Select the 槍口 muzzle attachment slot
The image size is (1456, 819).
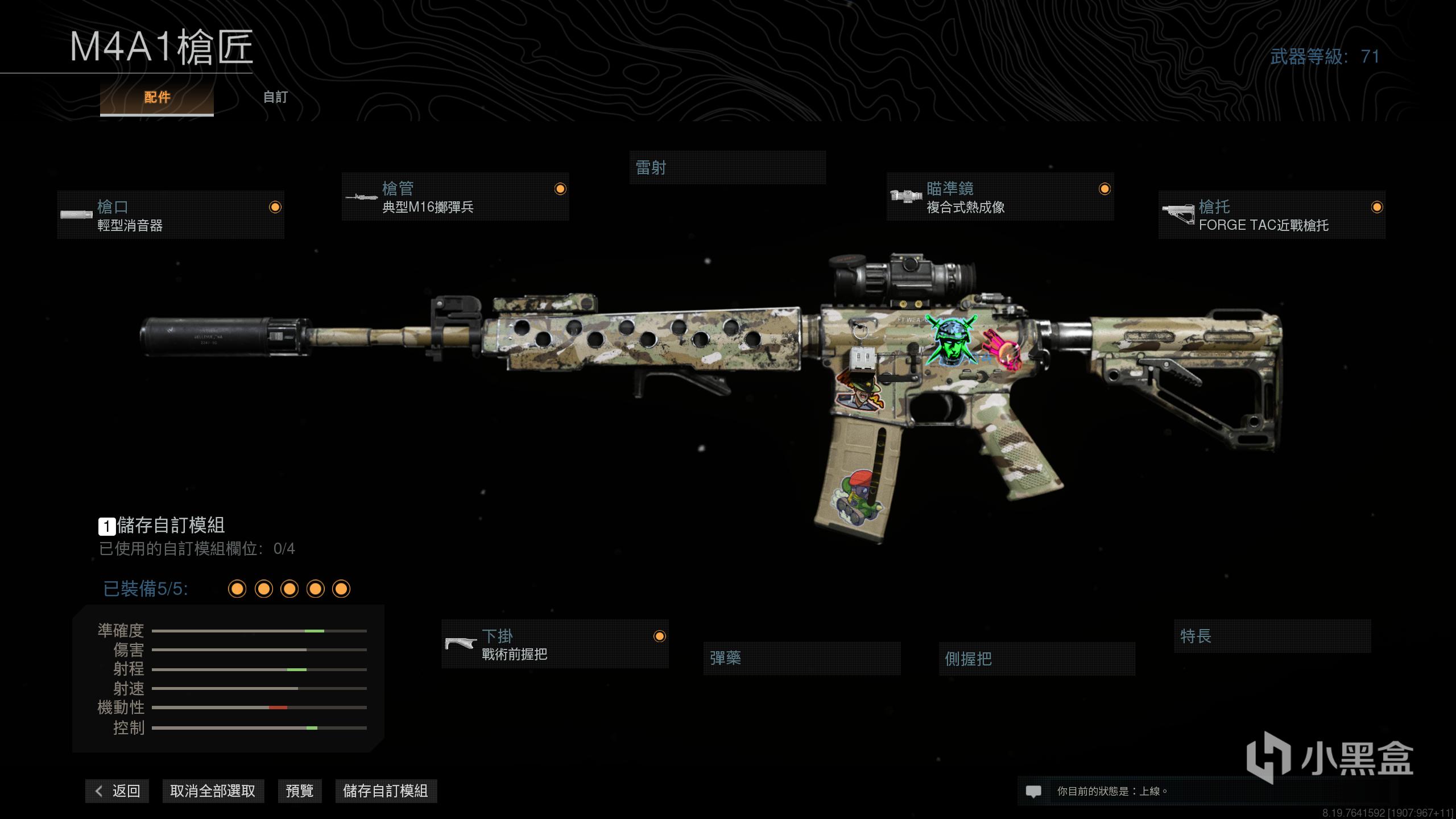coord(171,215)
